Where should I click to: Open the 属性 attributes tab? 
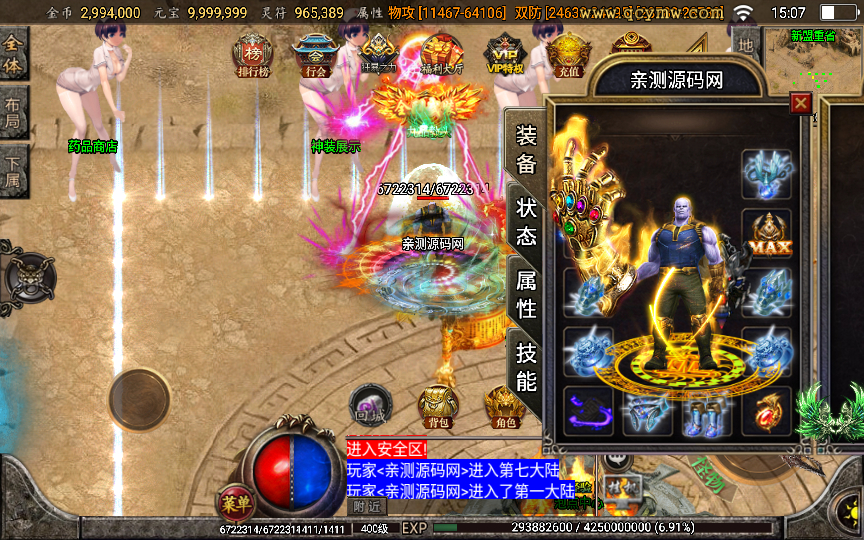tap(526, 295)
